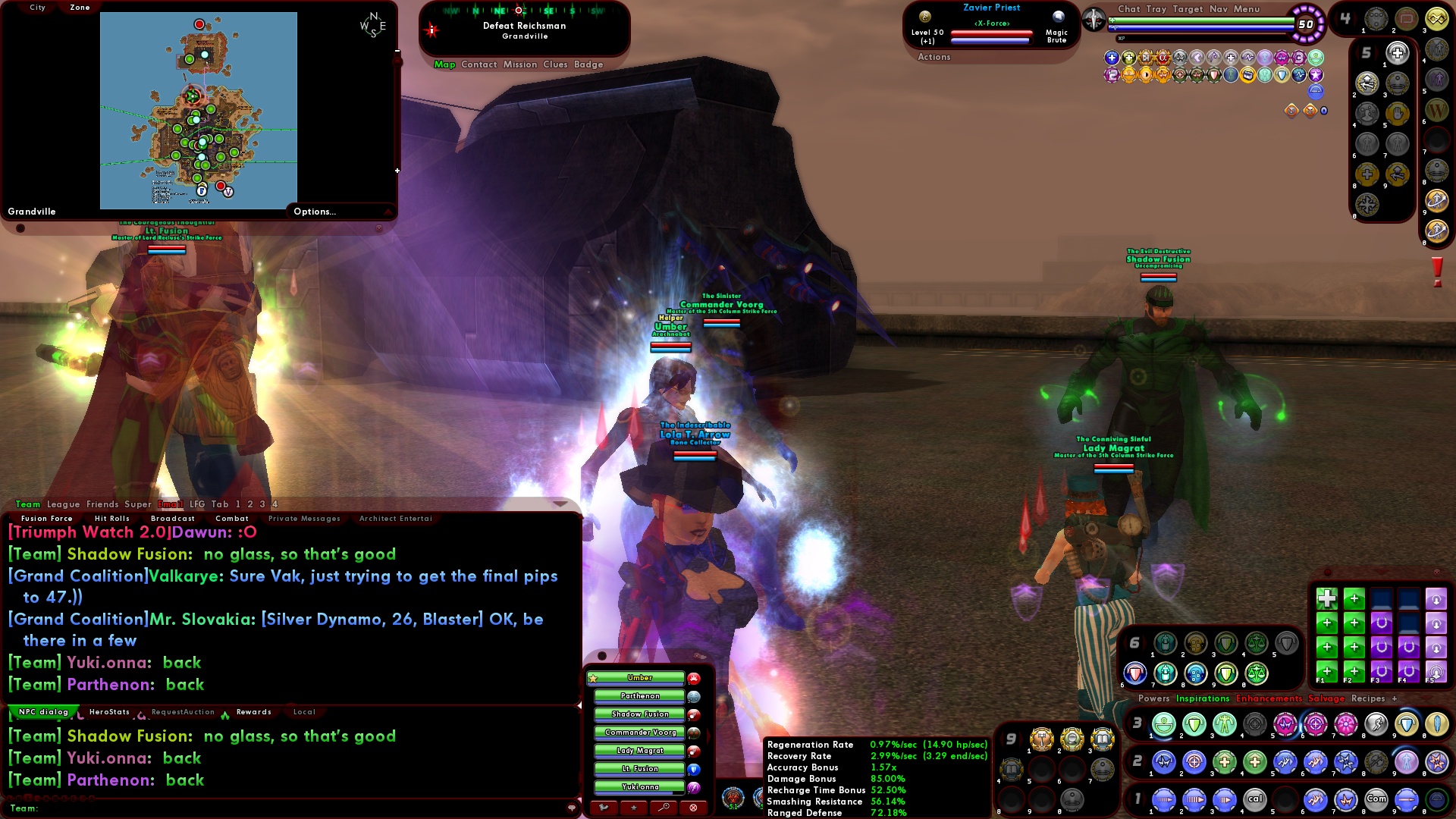Click Lt. Fusion's blue shield archetype icon
Image resolution: width=1456 pixels, height=819 pixels.
click(694, 770)
